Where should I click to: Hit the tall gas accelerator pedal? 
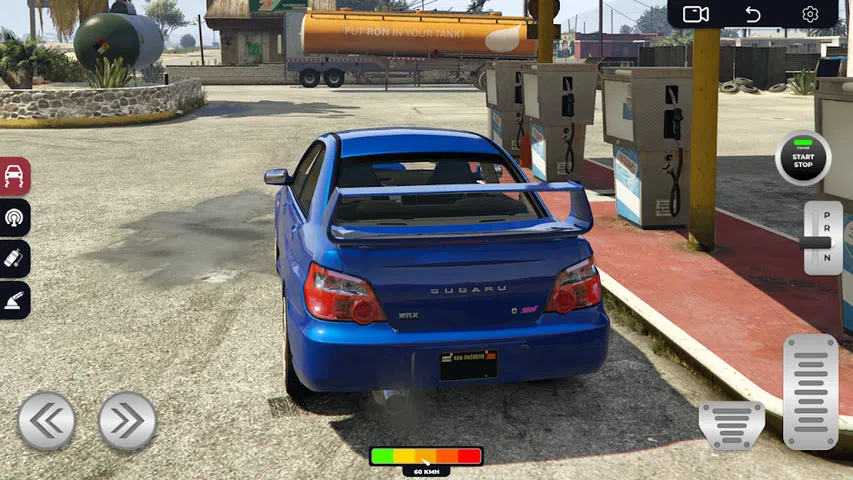pos(810,391)
